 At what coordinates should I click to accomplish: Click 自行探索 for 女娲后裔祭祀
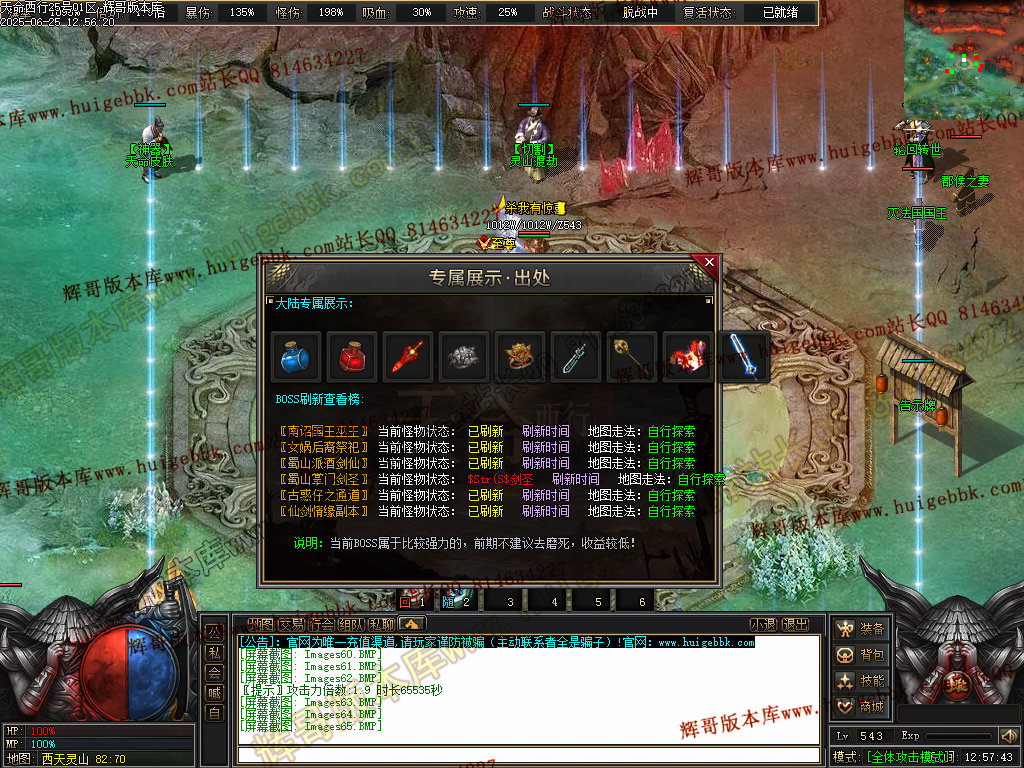(x=671, y=448)
